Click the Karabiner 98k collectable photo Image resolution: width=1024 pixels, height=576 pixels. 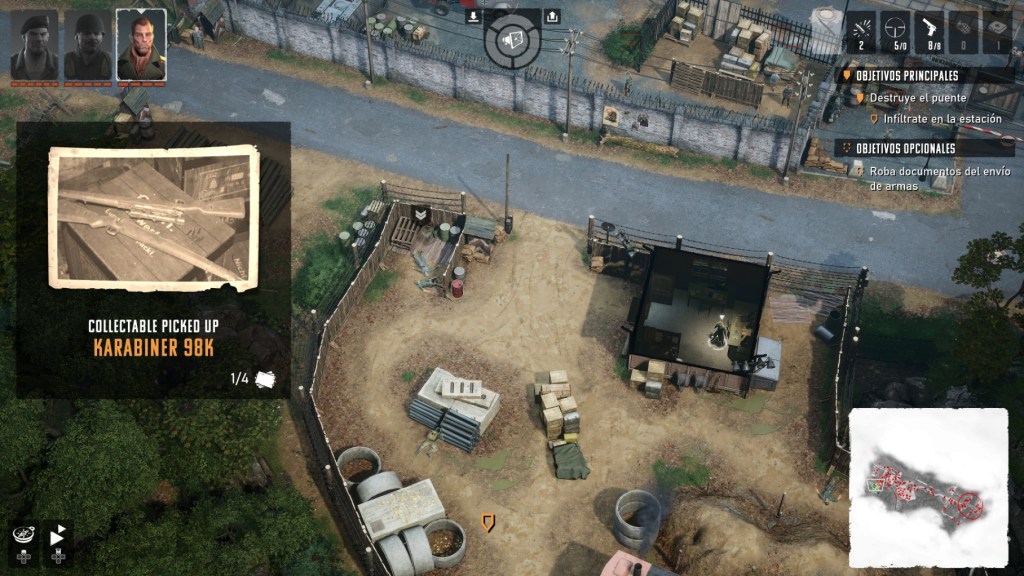tap(153, 219)
